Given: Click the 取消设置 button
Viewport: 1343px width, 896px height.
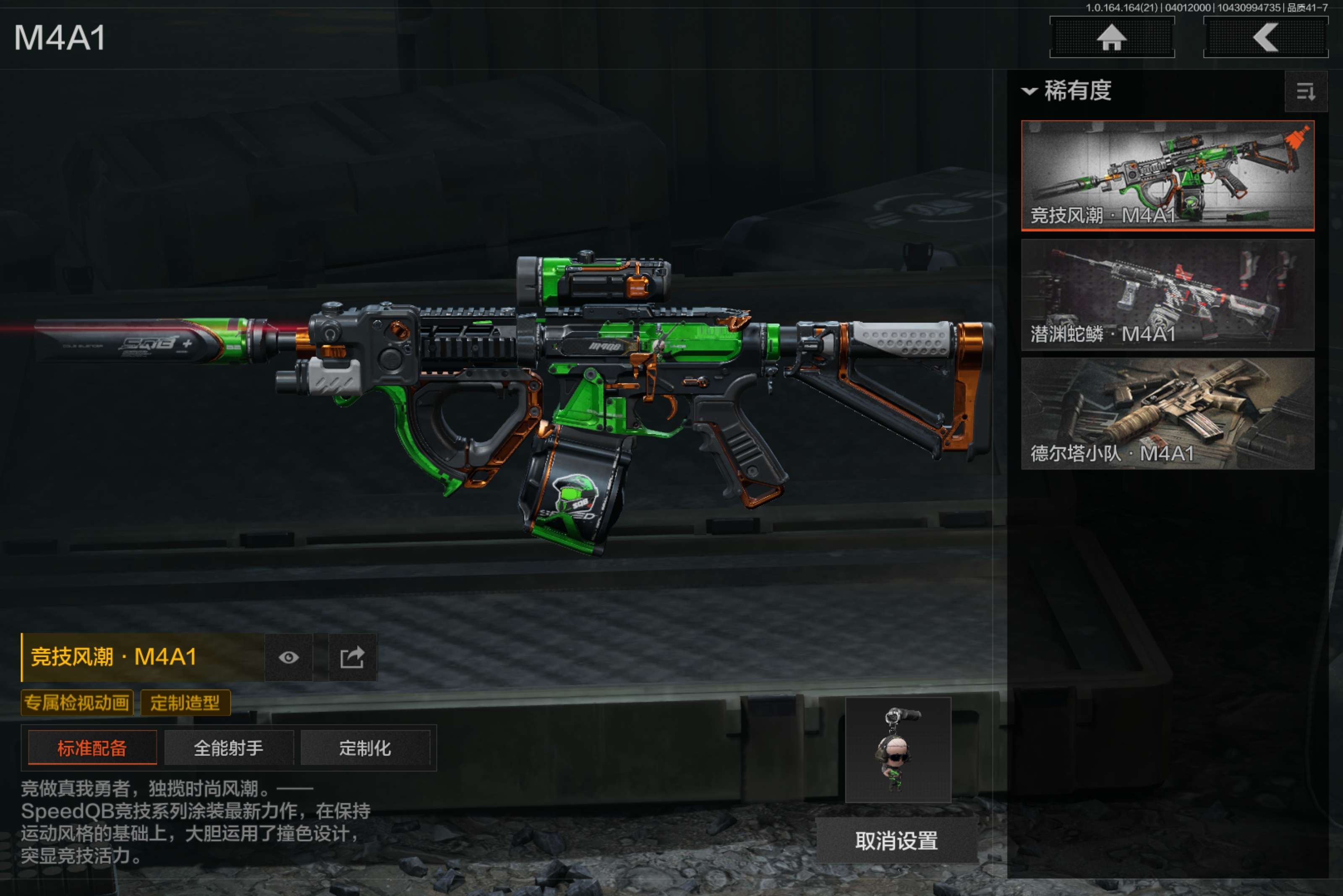Looking at the screenshot, I should pyautogui.click(x=896, y=840).
